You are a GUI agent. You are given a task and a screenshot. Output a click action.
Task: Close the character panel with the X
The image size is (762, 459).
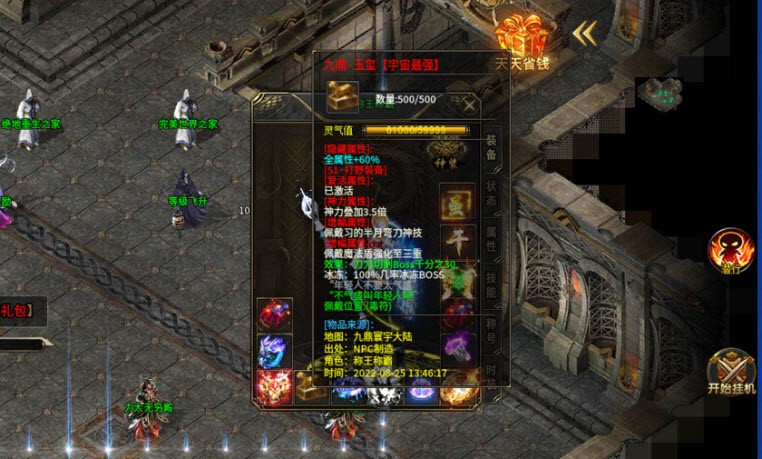click(470, 104)
